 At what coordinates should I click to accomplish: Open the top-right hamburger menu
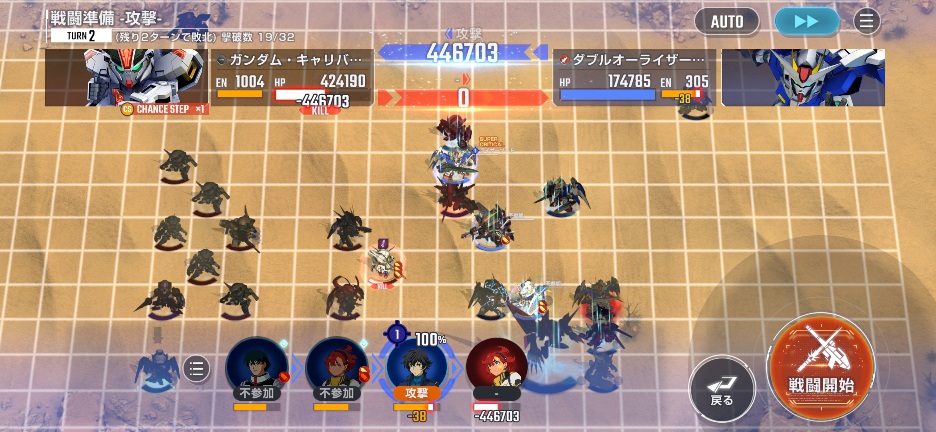866,21
